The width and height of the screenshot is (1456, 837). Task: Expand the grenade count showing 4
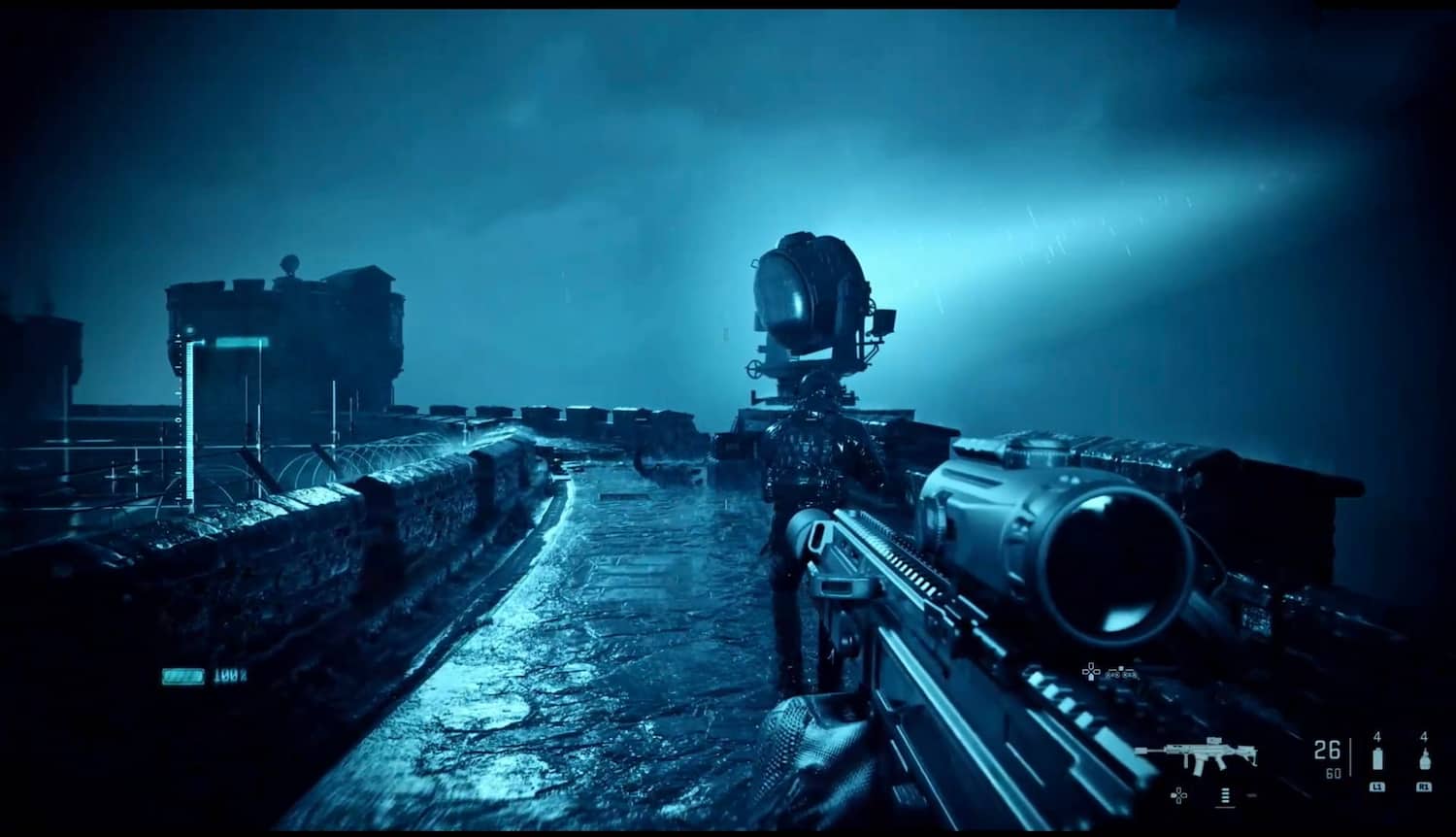tap(1377, 737)
